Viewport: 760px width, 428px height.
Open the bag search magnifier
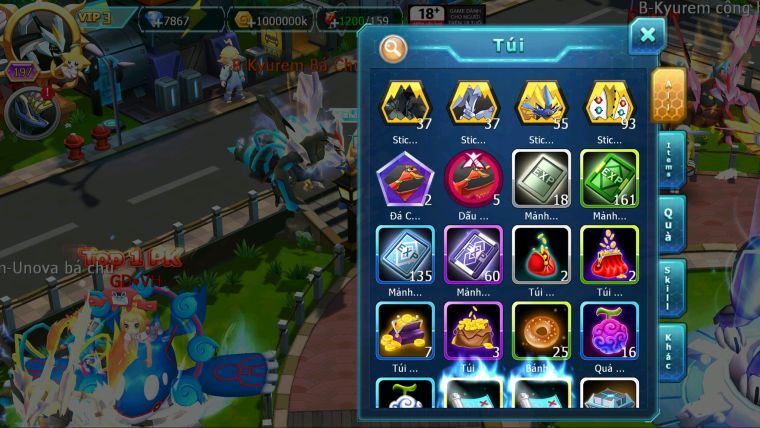click(x=393, y=47)
